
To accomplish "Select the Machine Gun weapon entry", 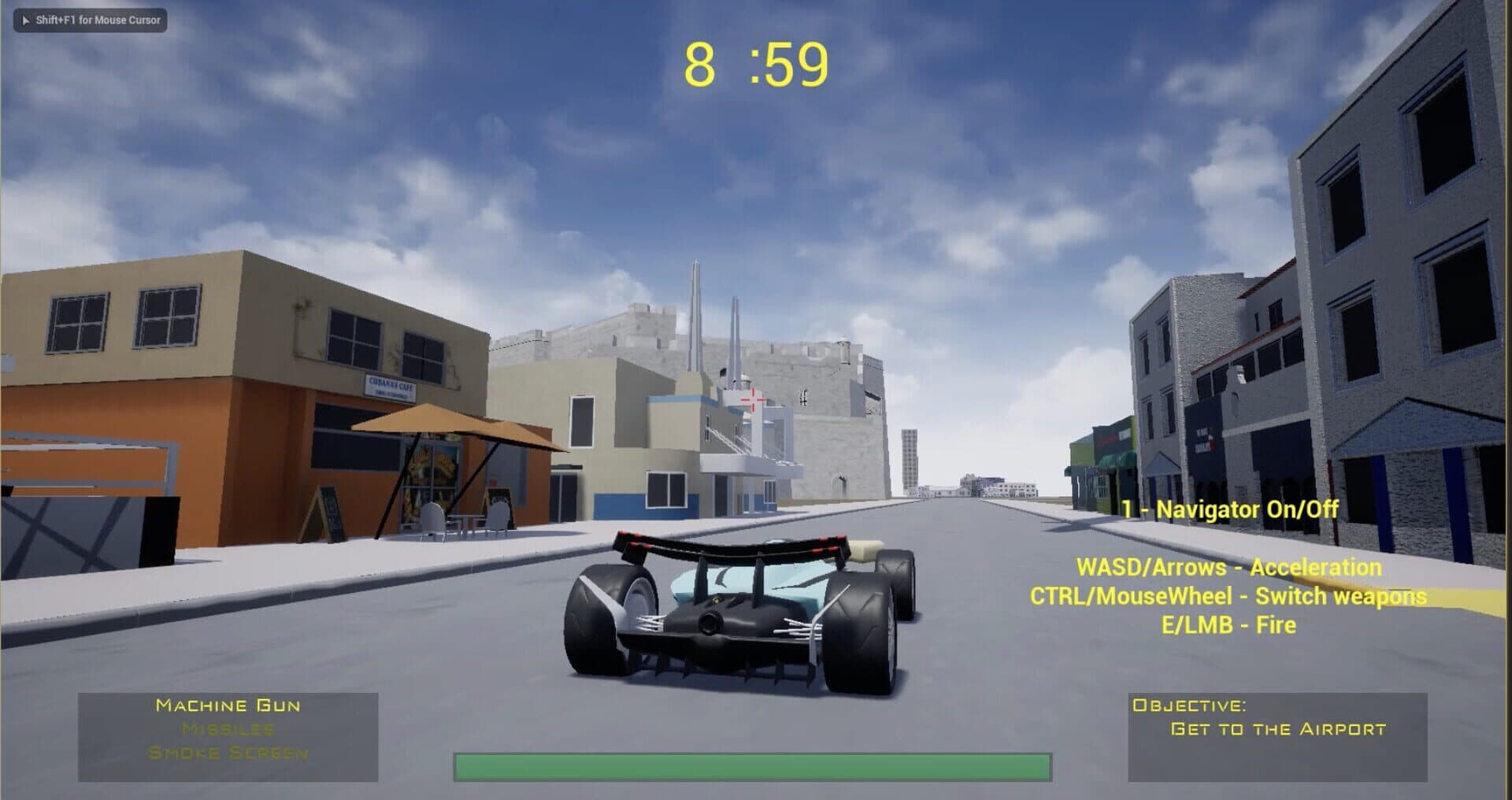I will tap(228, 706).
